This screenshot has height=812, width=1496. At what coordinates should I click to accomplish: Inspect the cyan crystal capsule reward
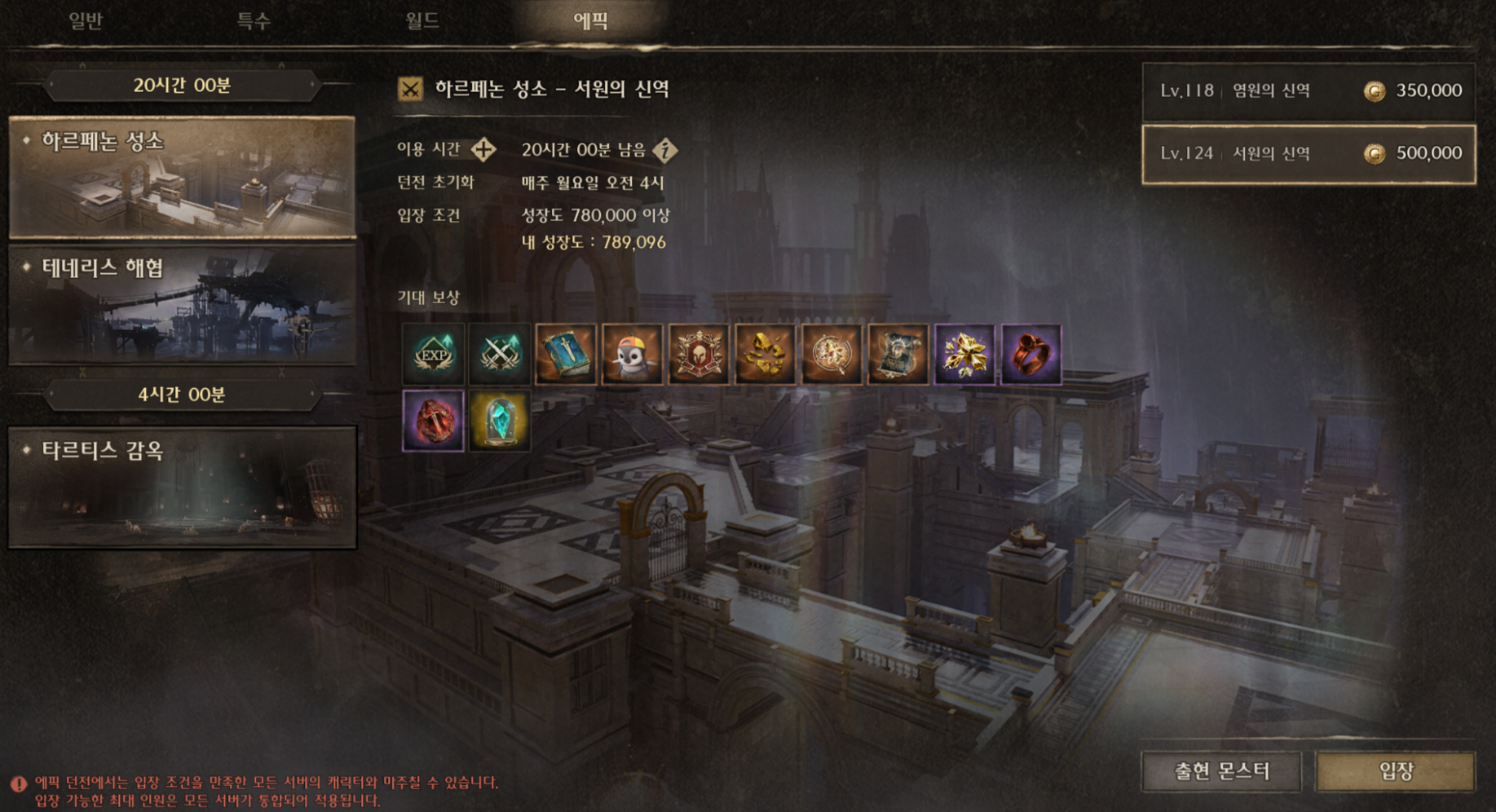click(500, 421)
